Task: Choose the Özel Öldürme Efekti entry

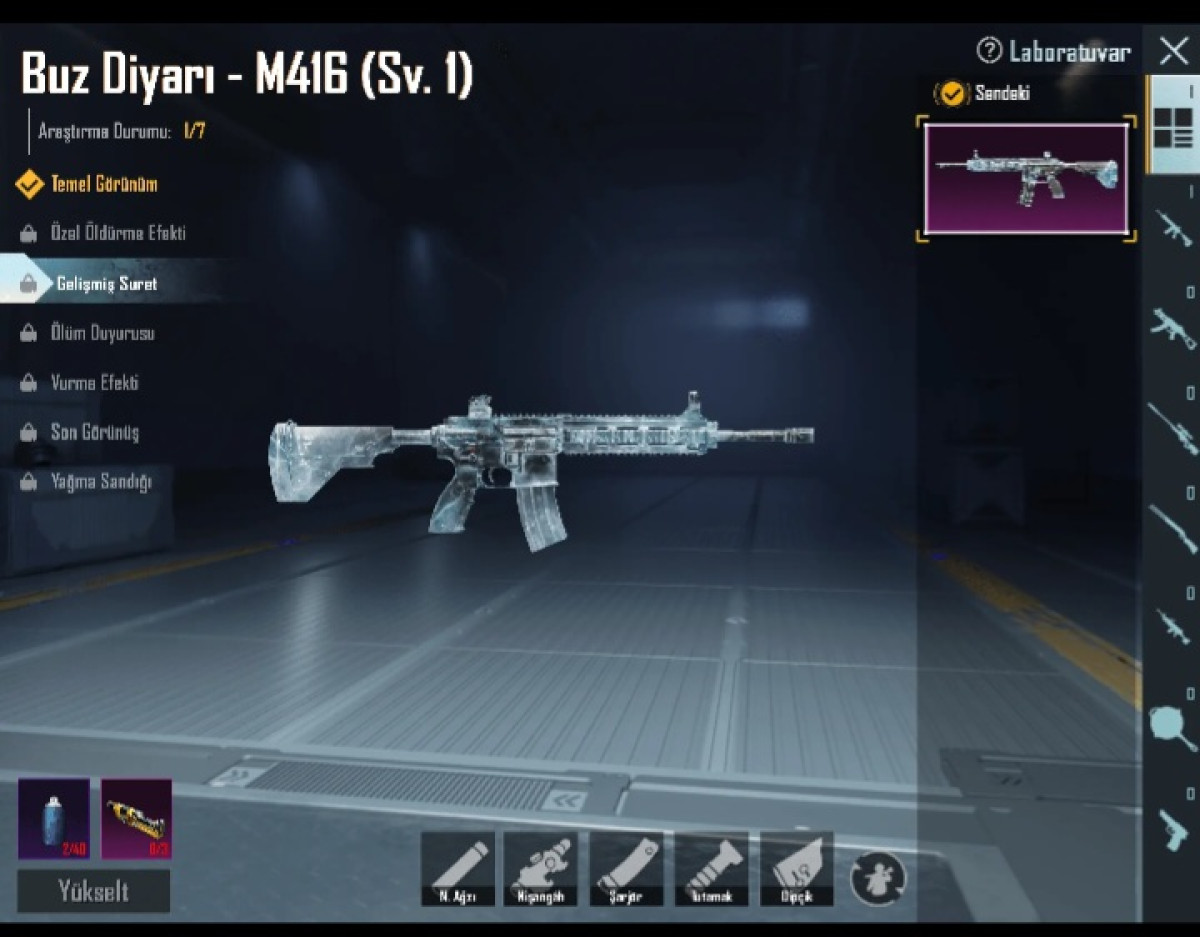Action: (x=117, y=234)
